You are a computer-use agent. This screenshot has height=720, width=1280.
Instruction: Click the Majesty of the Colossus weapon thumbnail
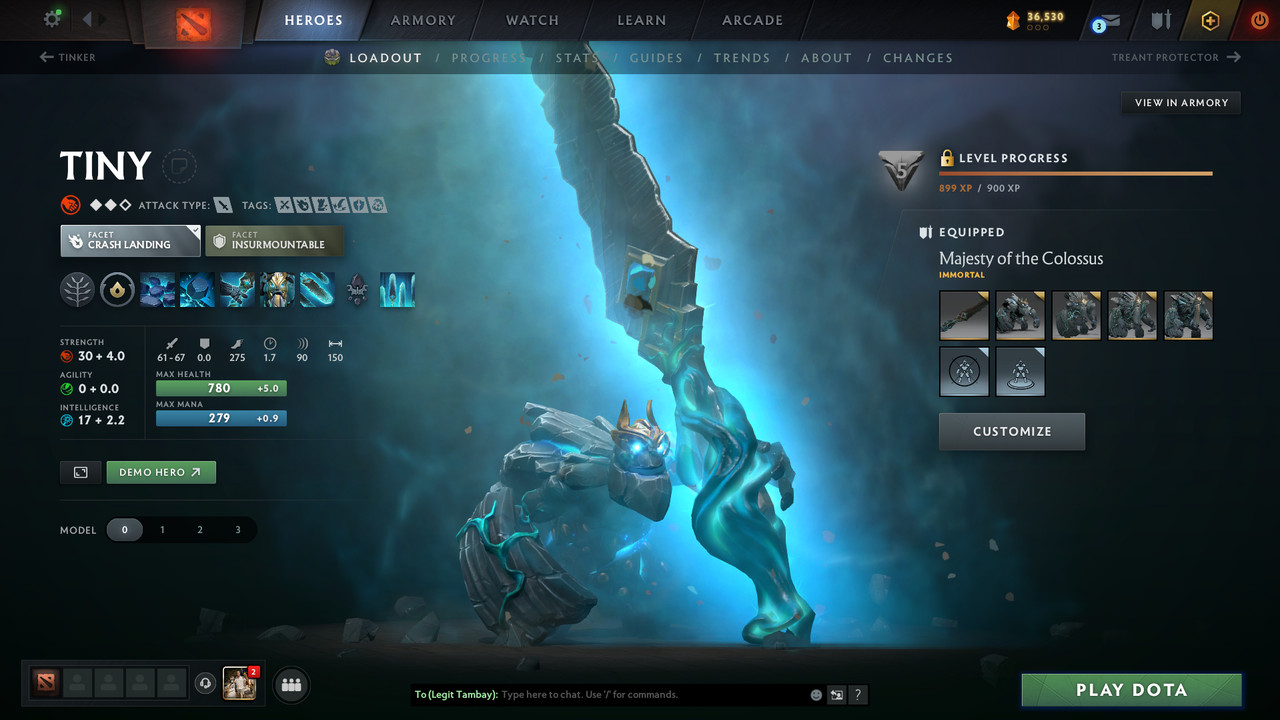point(963,315)
